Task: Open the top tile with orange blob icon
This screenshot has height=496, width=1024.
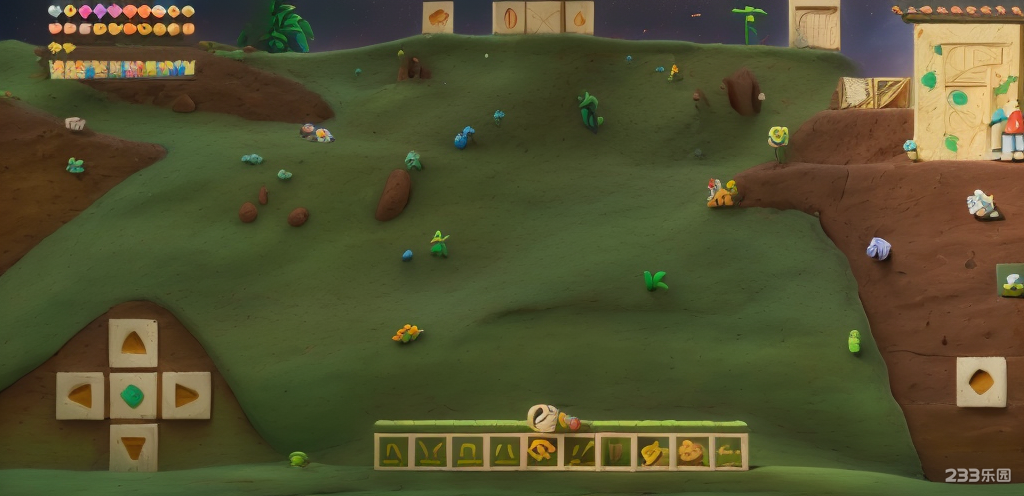Action: point(438,17)
